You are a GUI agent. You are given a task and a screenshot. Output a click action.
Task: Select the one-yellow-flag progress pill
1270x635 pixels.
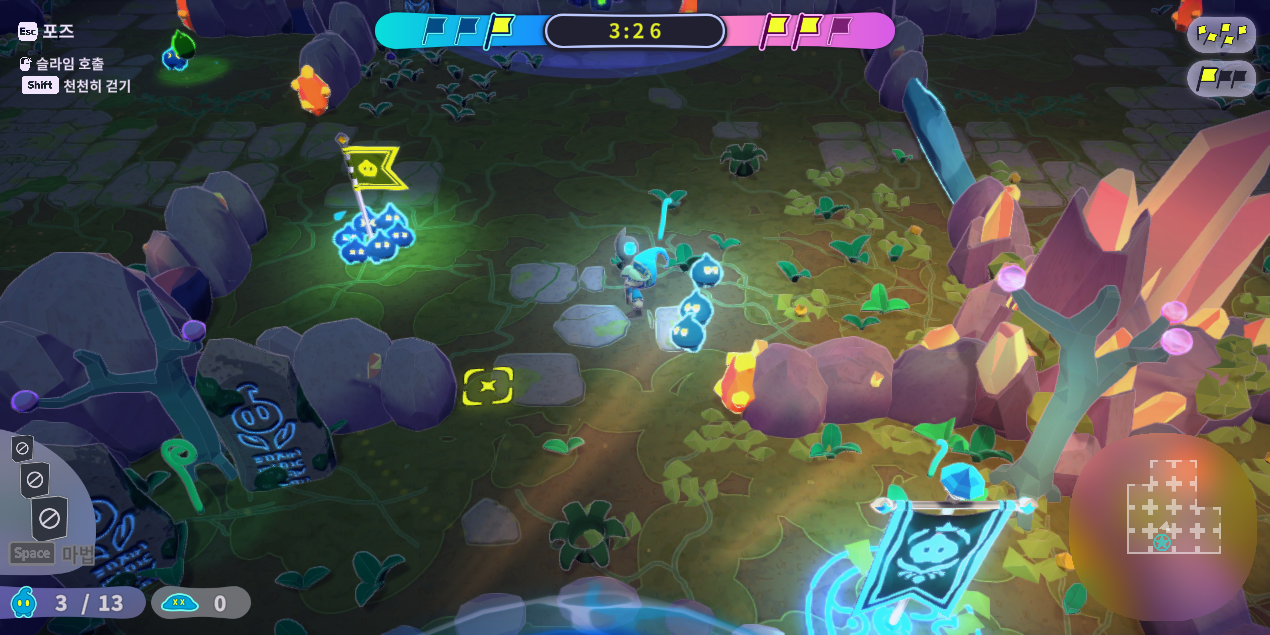tap(1221, 78)
